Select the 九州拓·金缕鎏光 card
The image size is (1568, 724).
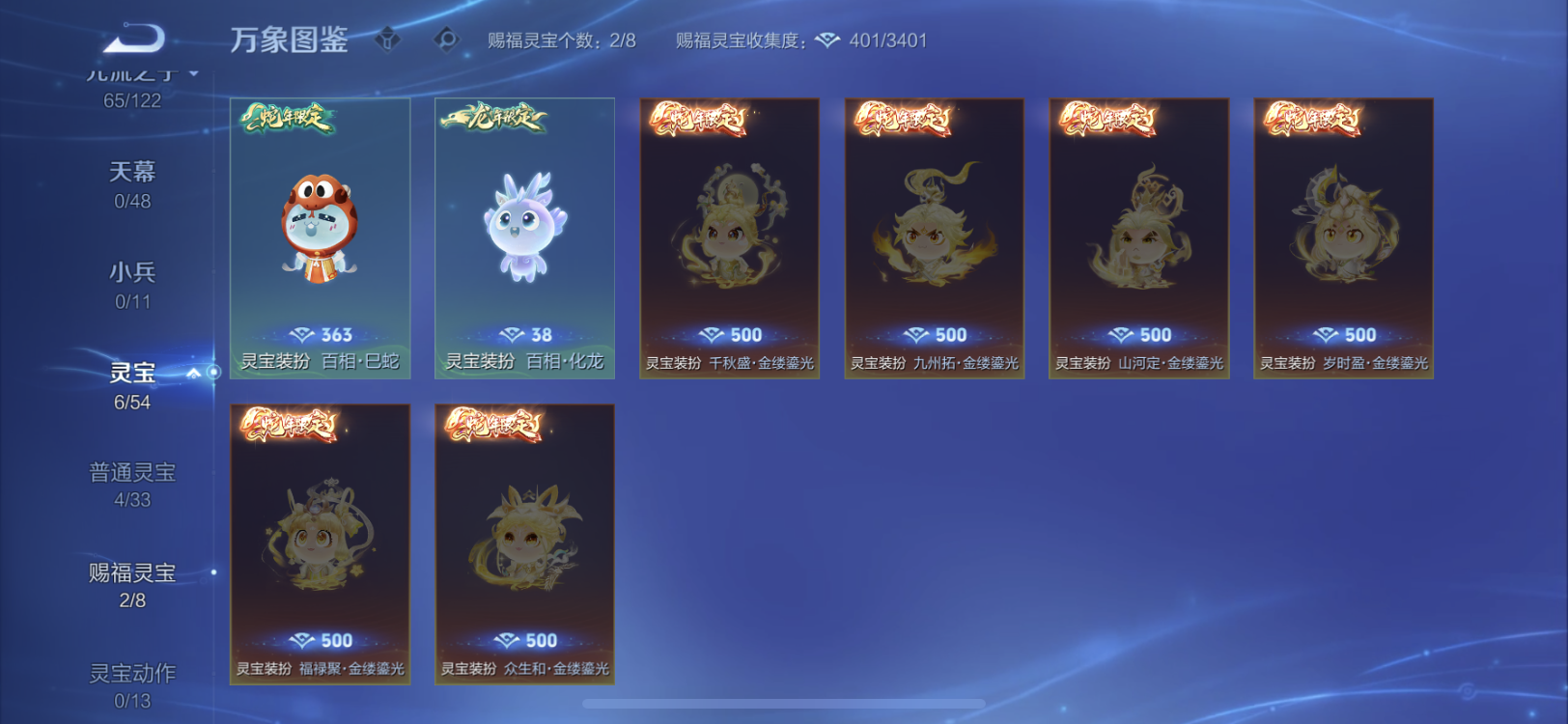[x=934, y=237]
